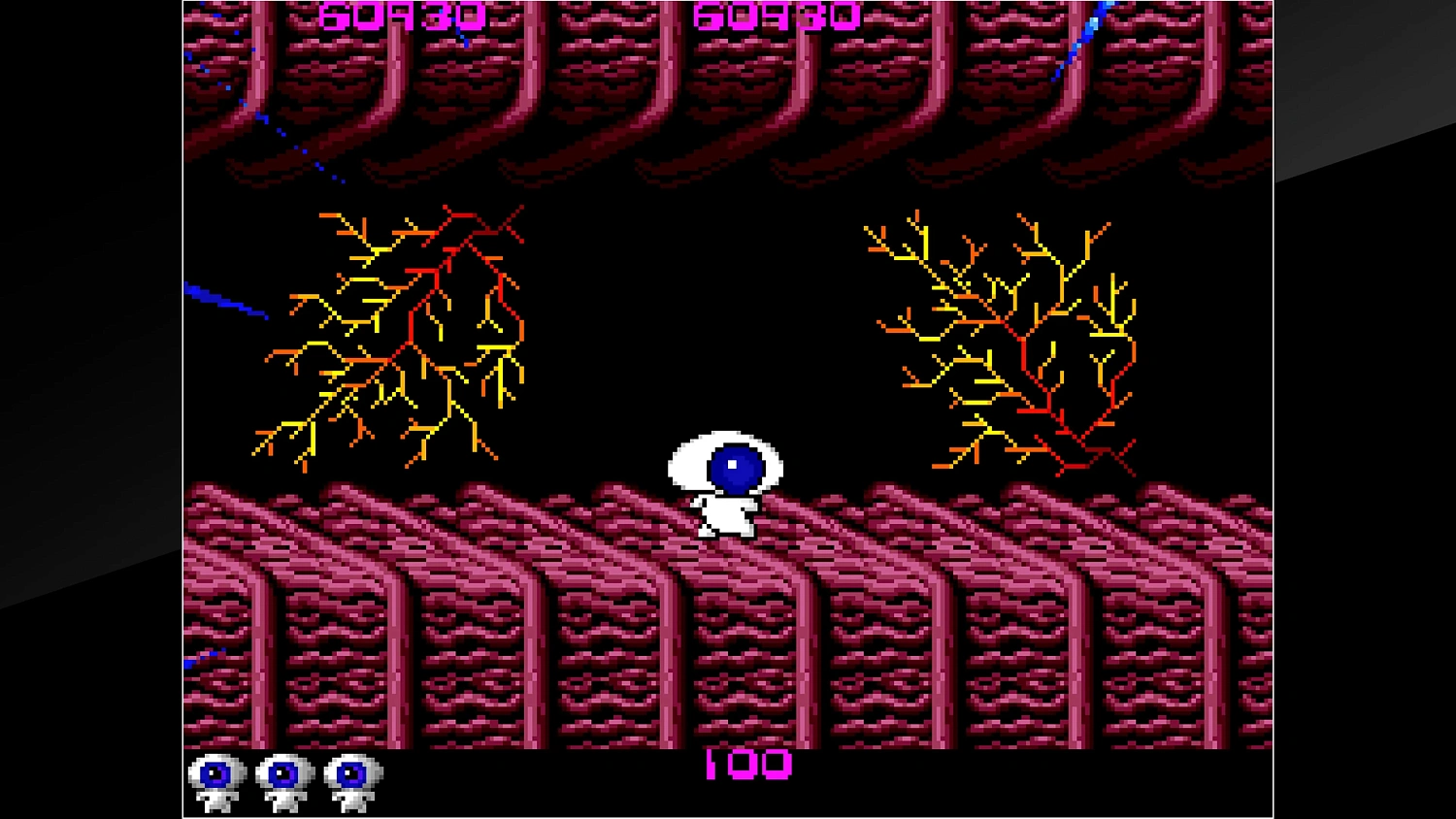Click the pupil of the first life icon
This screenshot has height=819, width=1456.
(x=215, y=773)
